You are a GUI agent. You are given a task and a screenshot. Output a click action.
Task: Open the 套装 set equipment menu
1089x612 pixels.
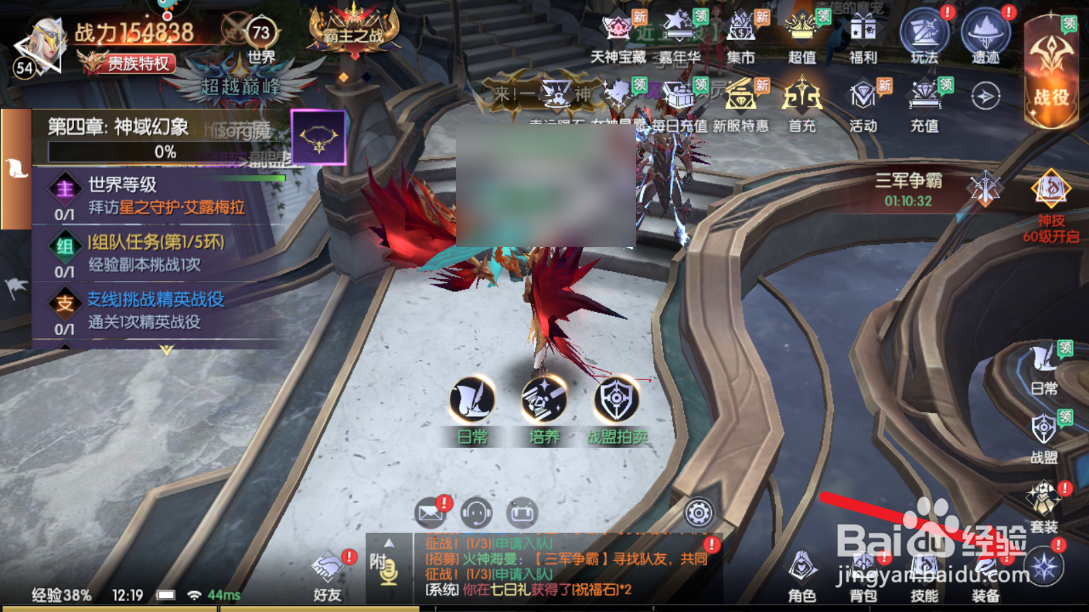point(1044,505)
